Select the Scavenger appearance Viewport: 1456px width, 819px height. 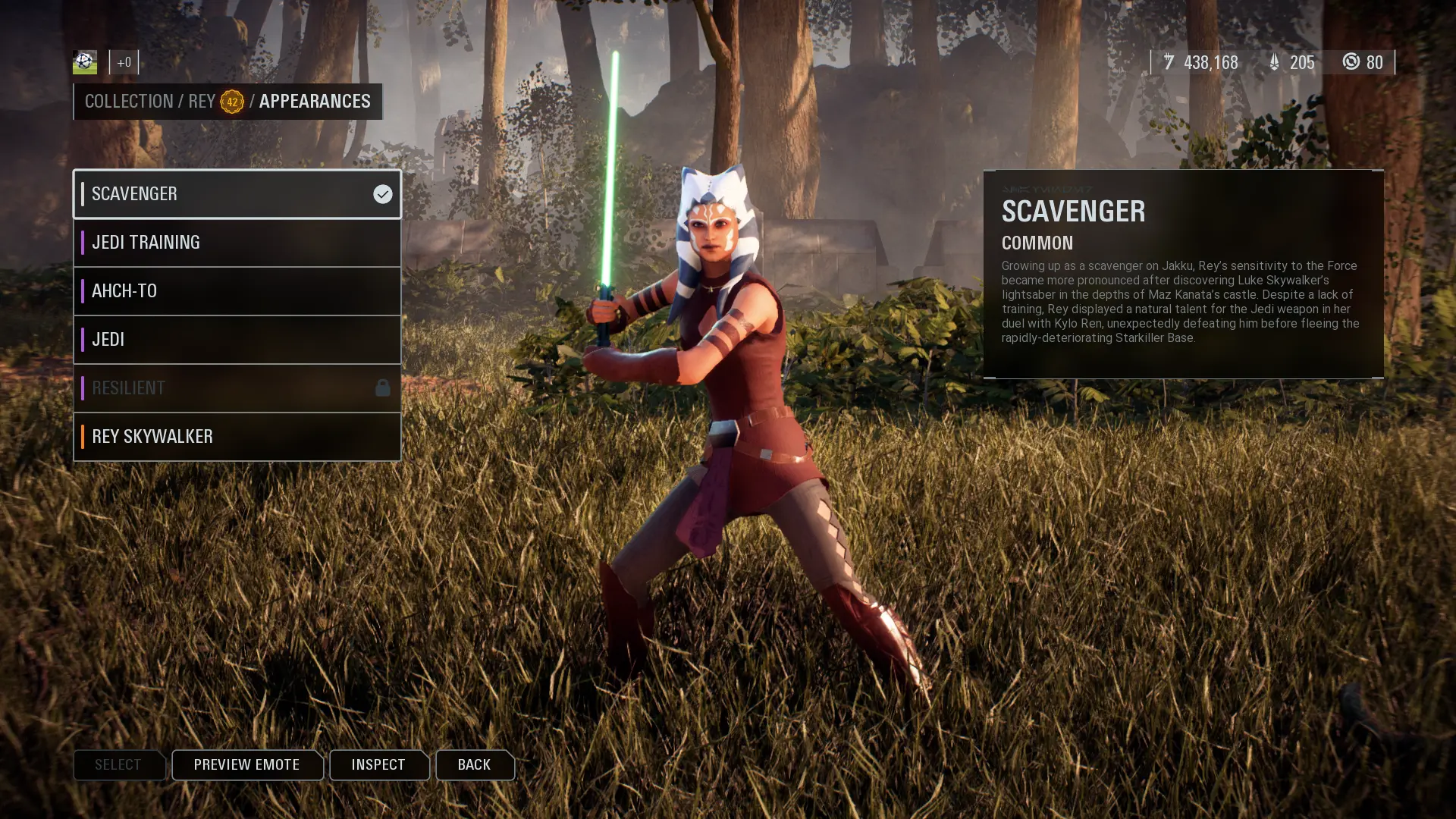(x=237, y=194)
